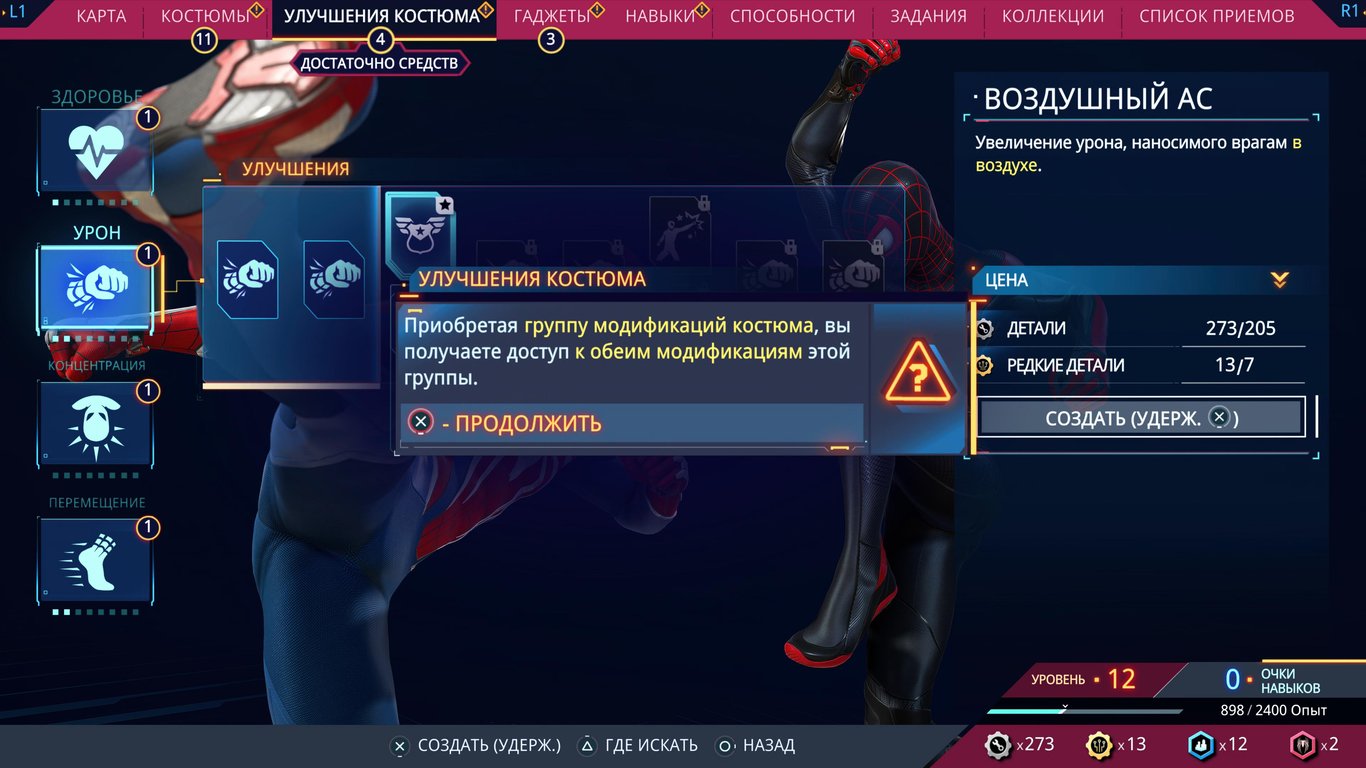Image resolution: width=1366 pixels, height=768 pixels.
Task: View the Список приемов tab
Action: click(x=1216, y=16)
